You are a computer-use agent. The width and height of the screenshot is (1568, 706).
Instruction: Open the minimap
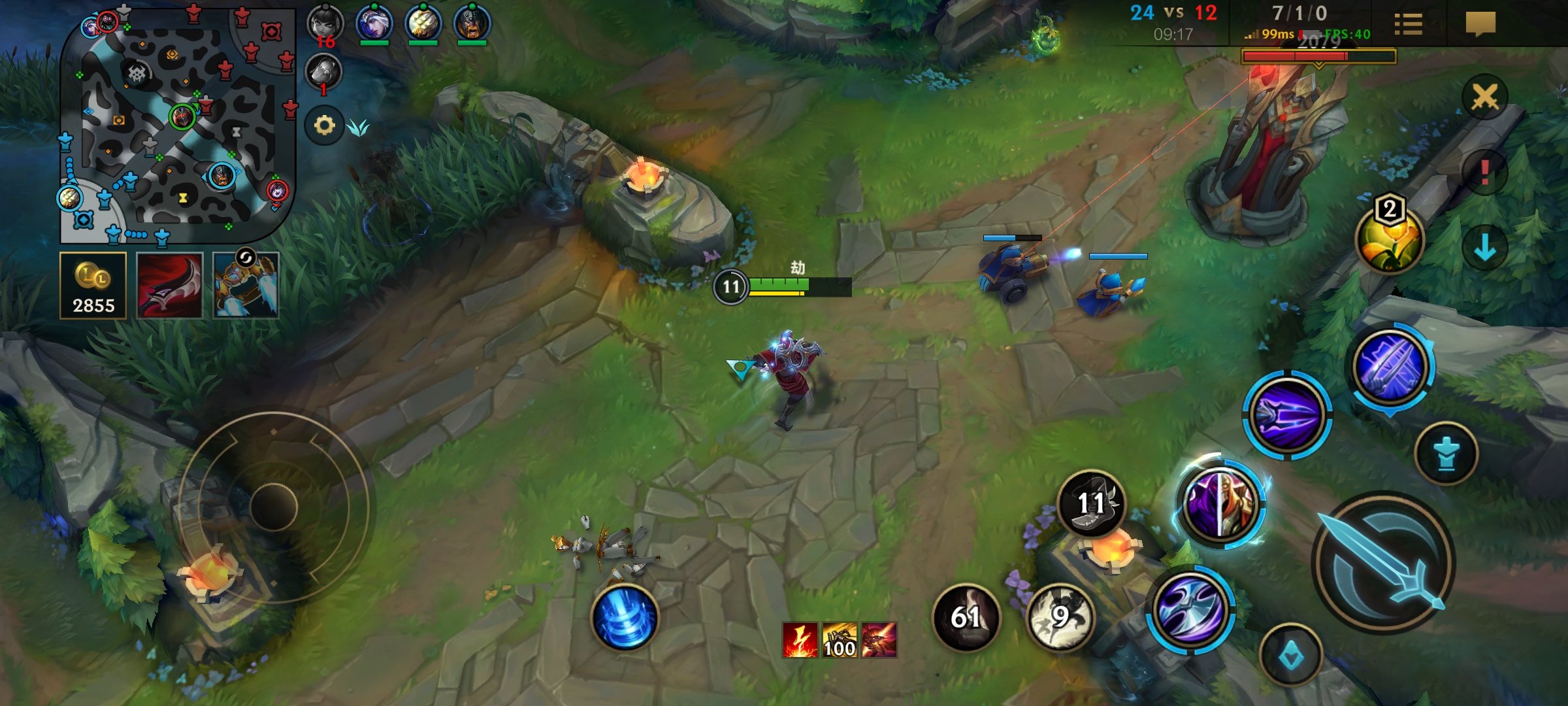176,124
